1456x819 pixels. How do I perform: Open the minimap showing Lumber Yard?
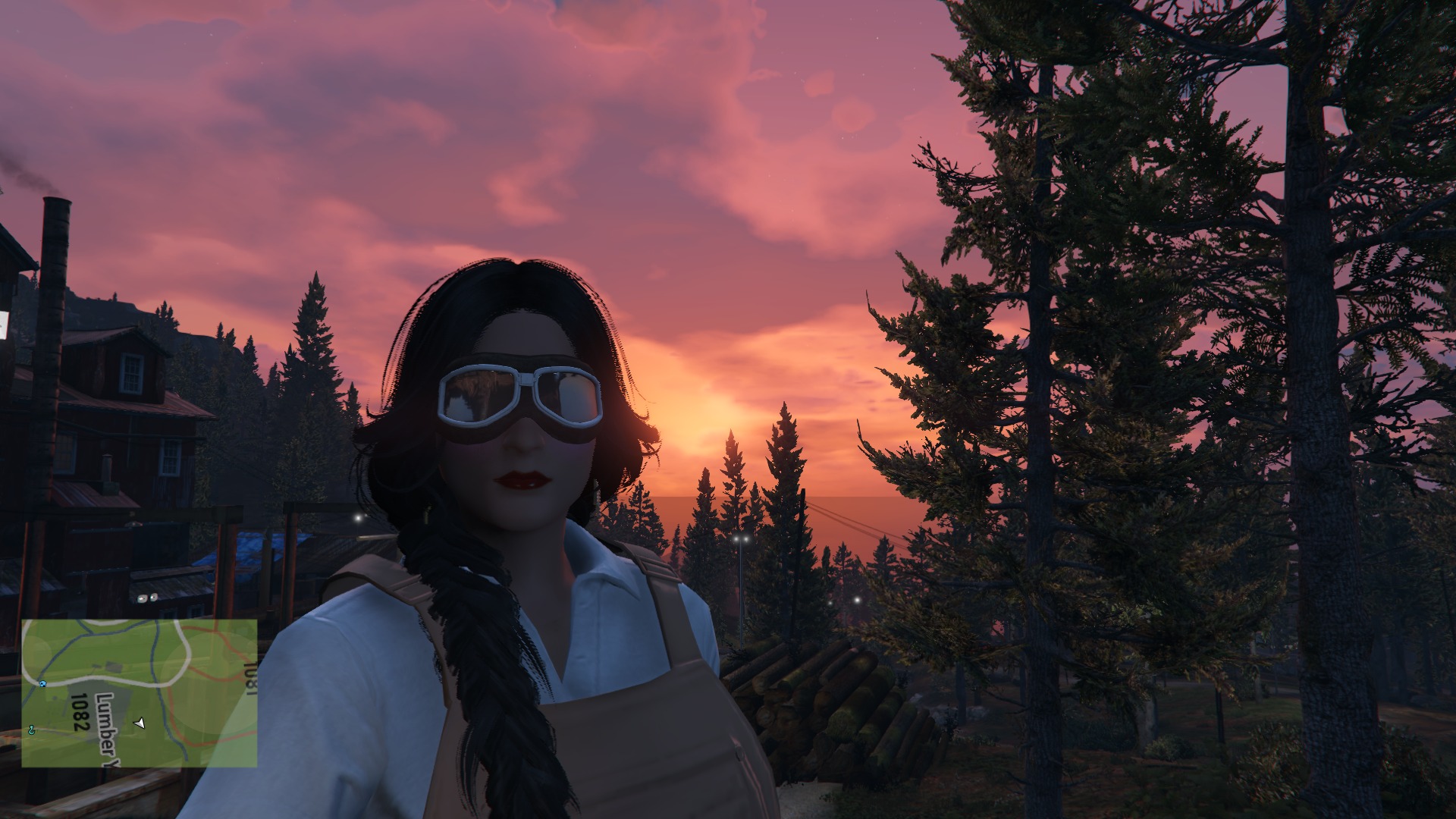point(139,693)
